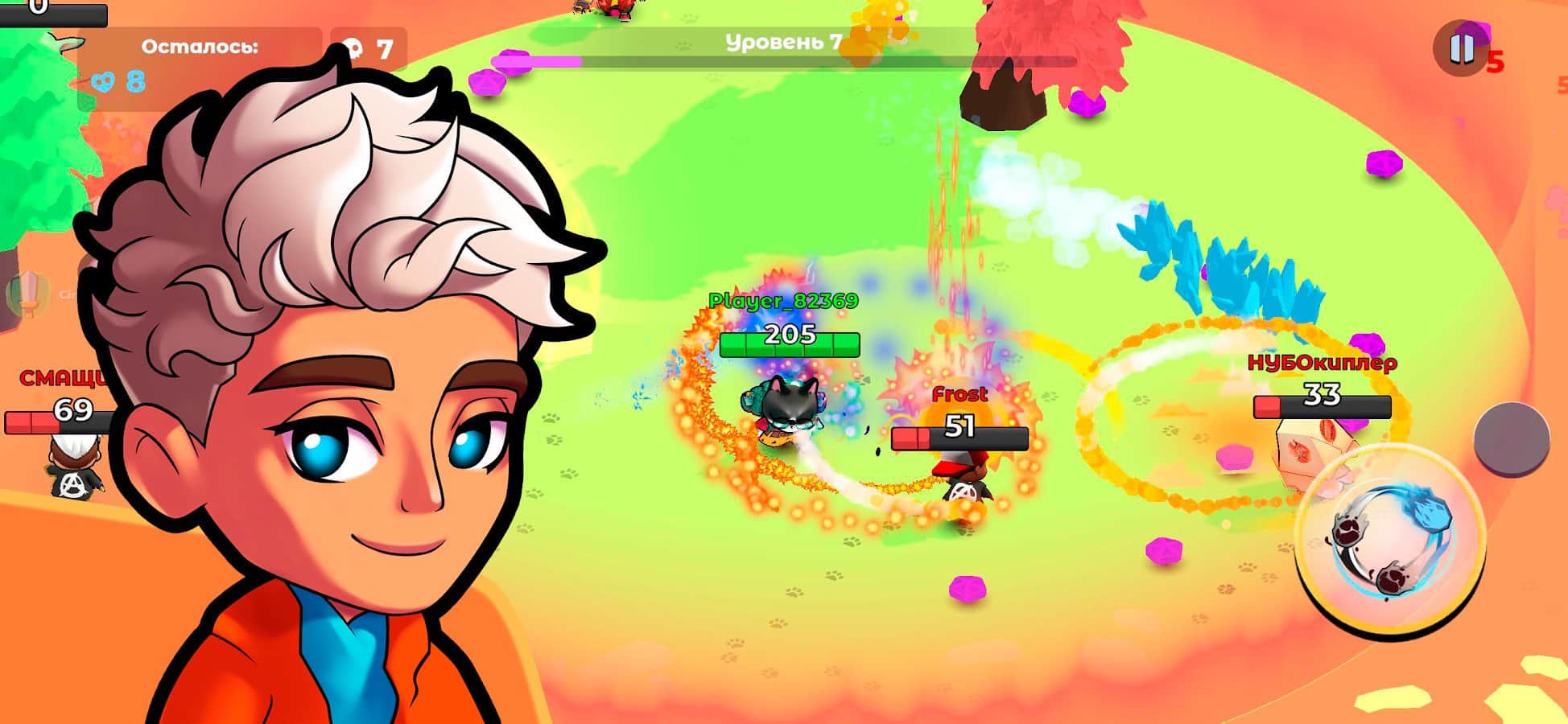Viewport: 1568px width, 724px height.
Task: Tap the Осталось counter panel
Action: click(199, 47)
